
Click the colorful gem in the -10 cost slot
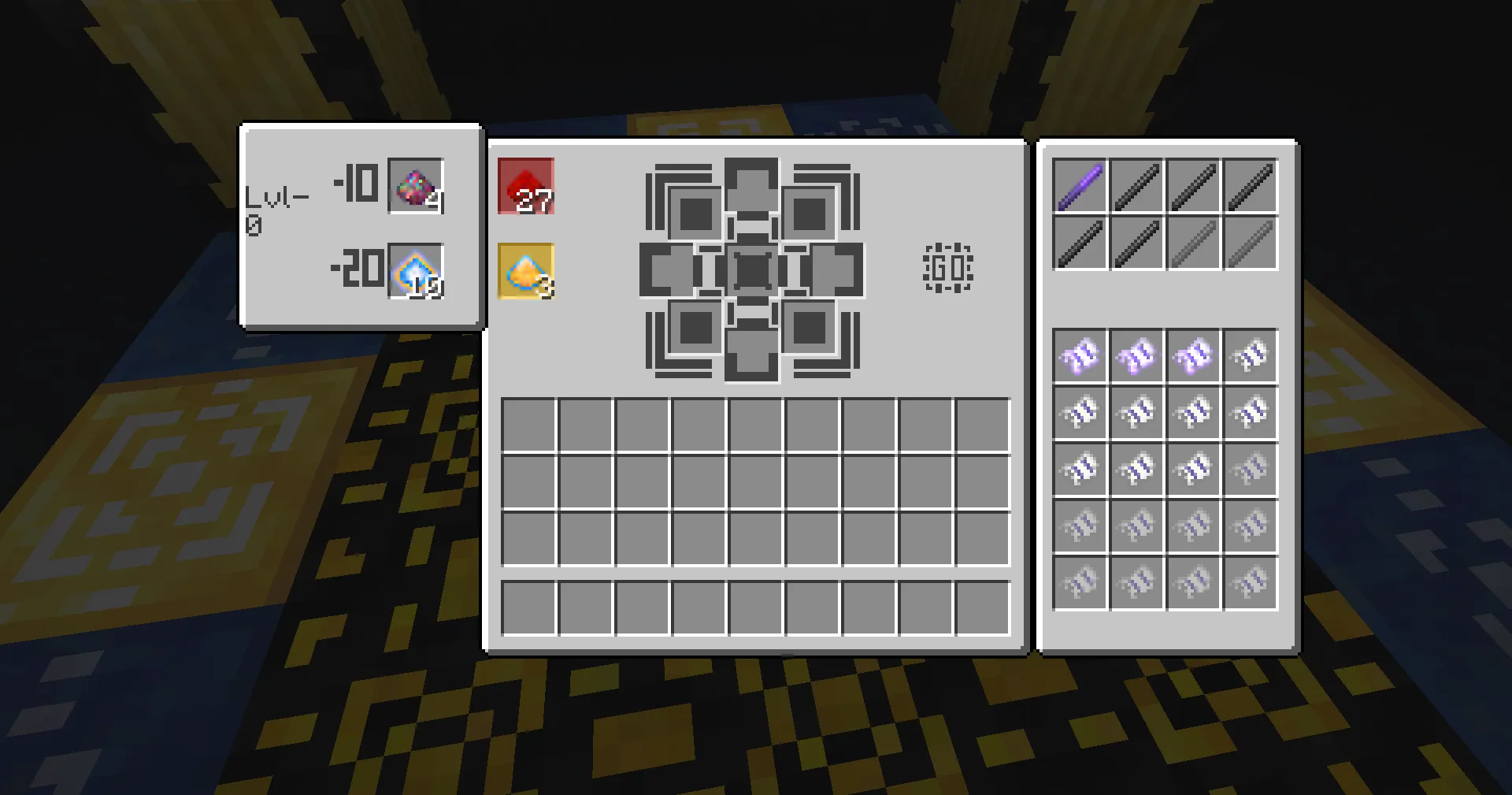click(417, 186)
